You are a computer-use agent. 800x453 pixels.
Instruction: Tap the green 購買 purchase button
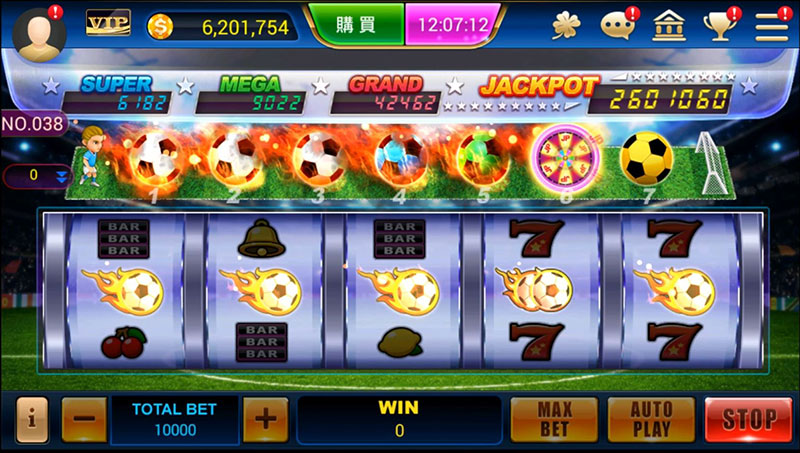tap(355, 24)
